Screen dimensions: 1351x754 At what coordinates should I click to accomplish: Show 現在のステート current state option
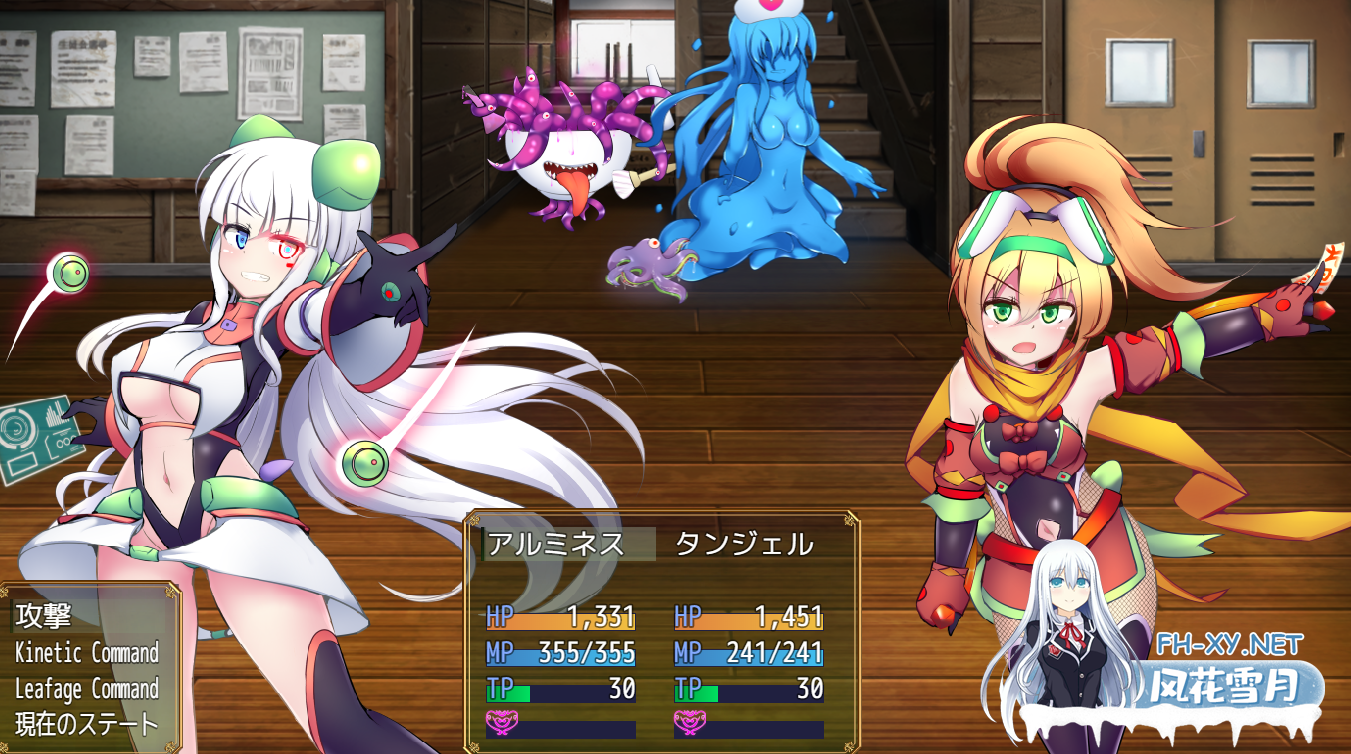coord(87,724)
